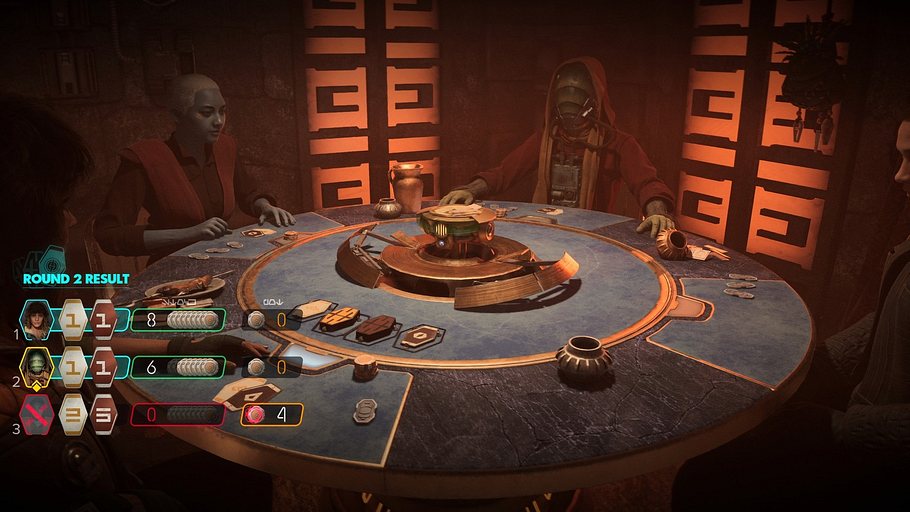This screenshot has height=512, width=910.
Task: Select Kay's portrait in the first-place row
Action: tap(37, 320)
